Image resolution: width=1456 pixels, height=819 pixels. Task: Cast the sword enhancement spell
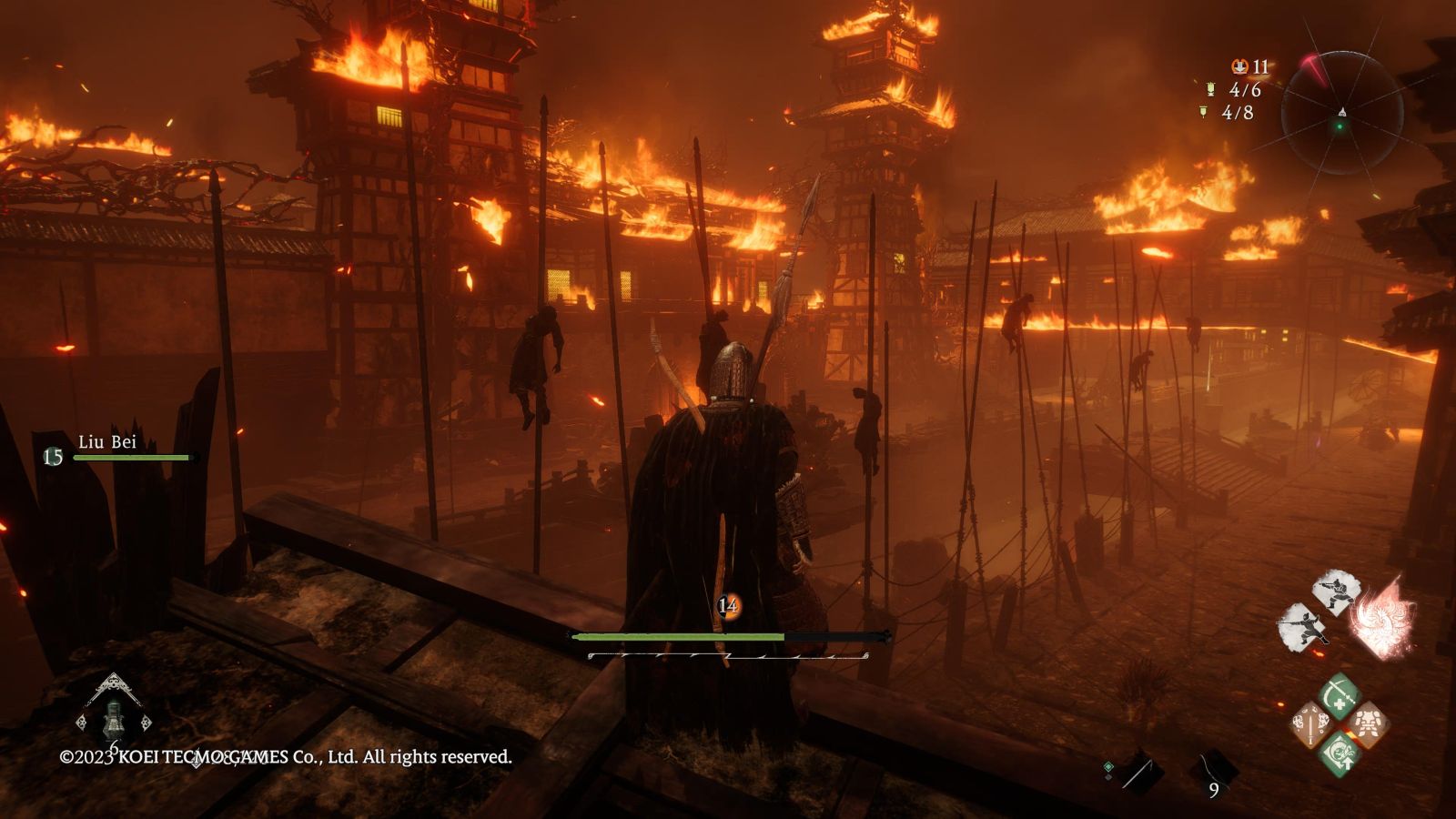pyautogui.click(x=1310, y=725)
